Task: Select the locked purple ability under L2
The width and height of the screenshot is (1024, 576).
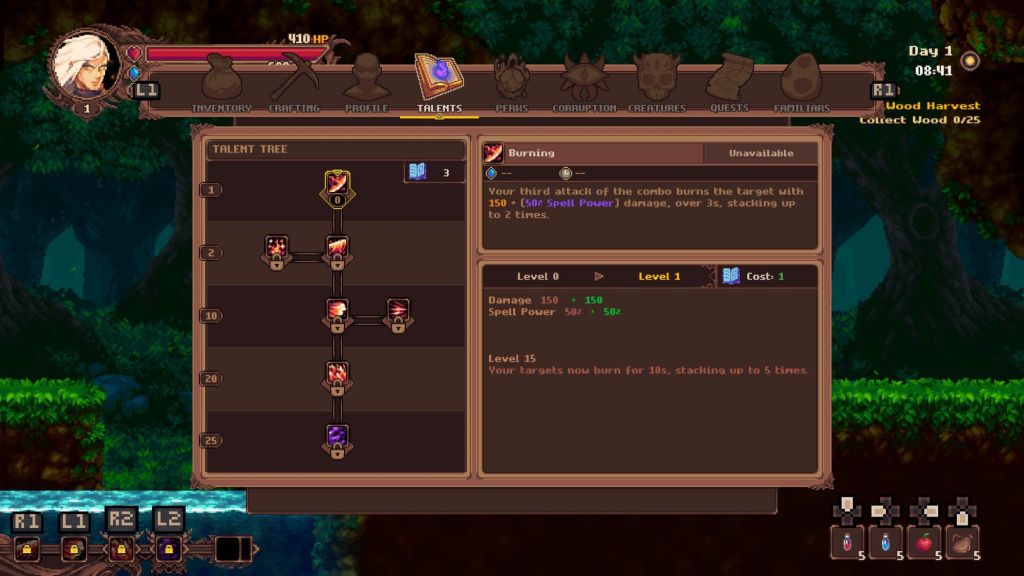Action: click(167, 547)
